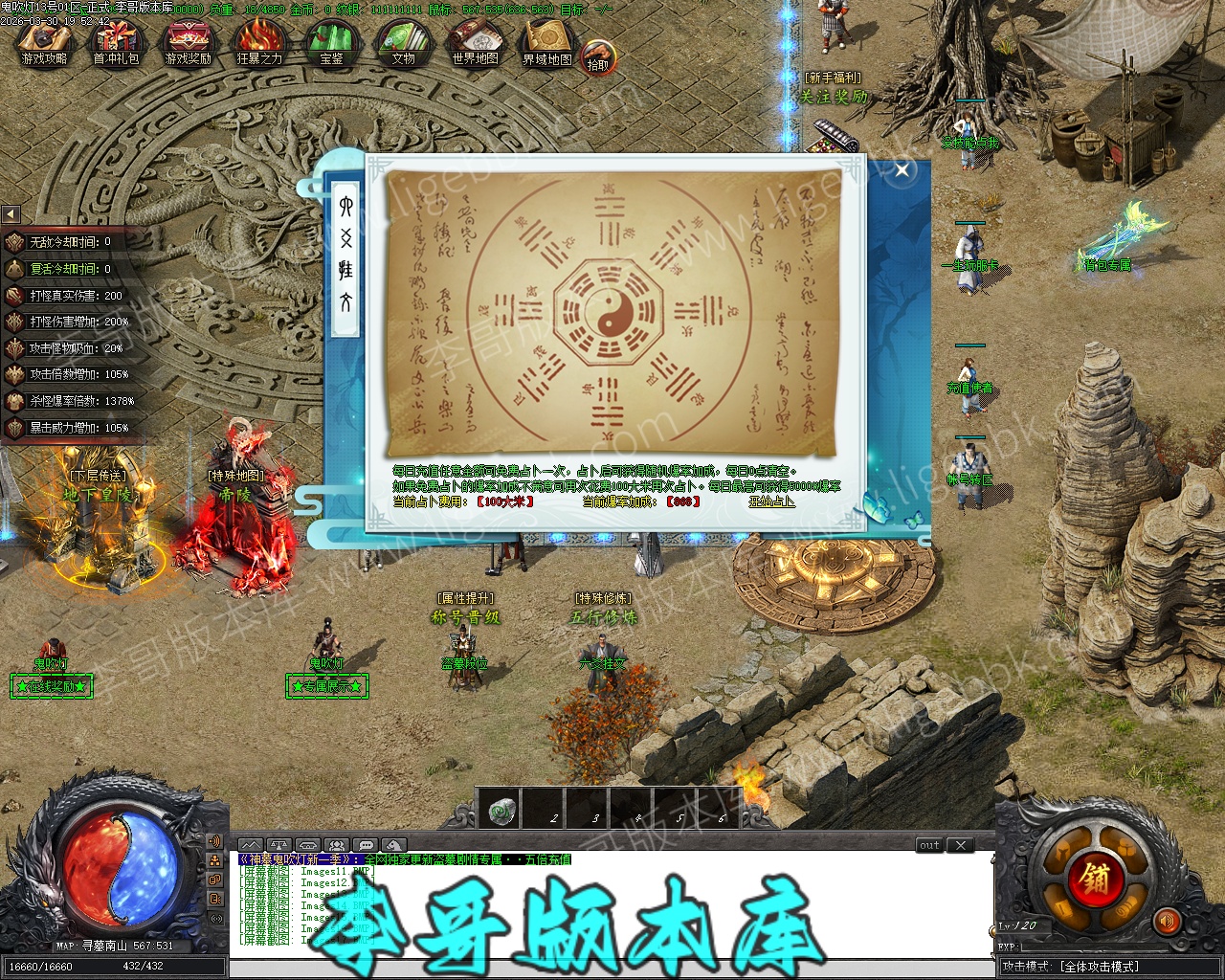
Task: Open the 游戏奖励 game rewards chest
Action: pos(188,44)
